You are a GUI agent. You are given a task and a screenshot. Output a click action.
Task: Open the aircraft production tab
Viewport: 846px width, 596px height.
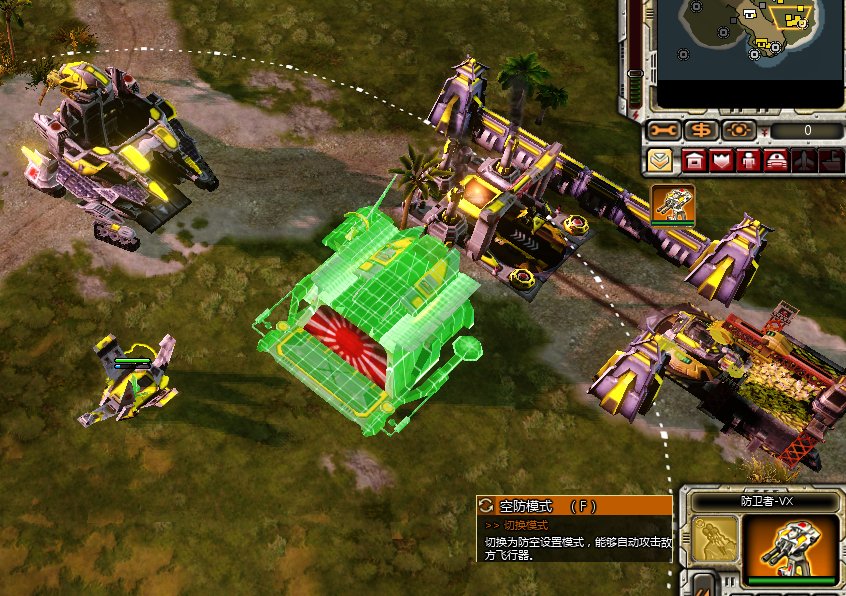coord(803,160)
